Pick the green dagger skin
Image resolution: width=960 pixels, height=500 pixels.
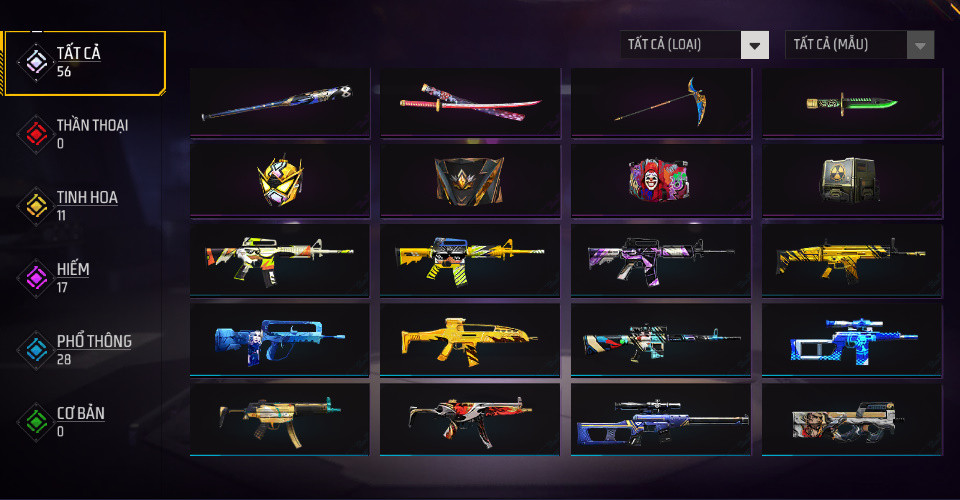coord(852,103)
